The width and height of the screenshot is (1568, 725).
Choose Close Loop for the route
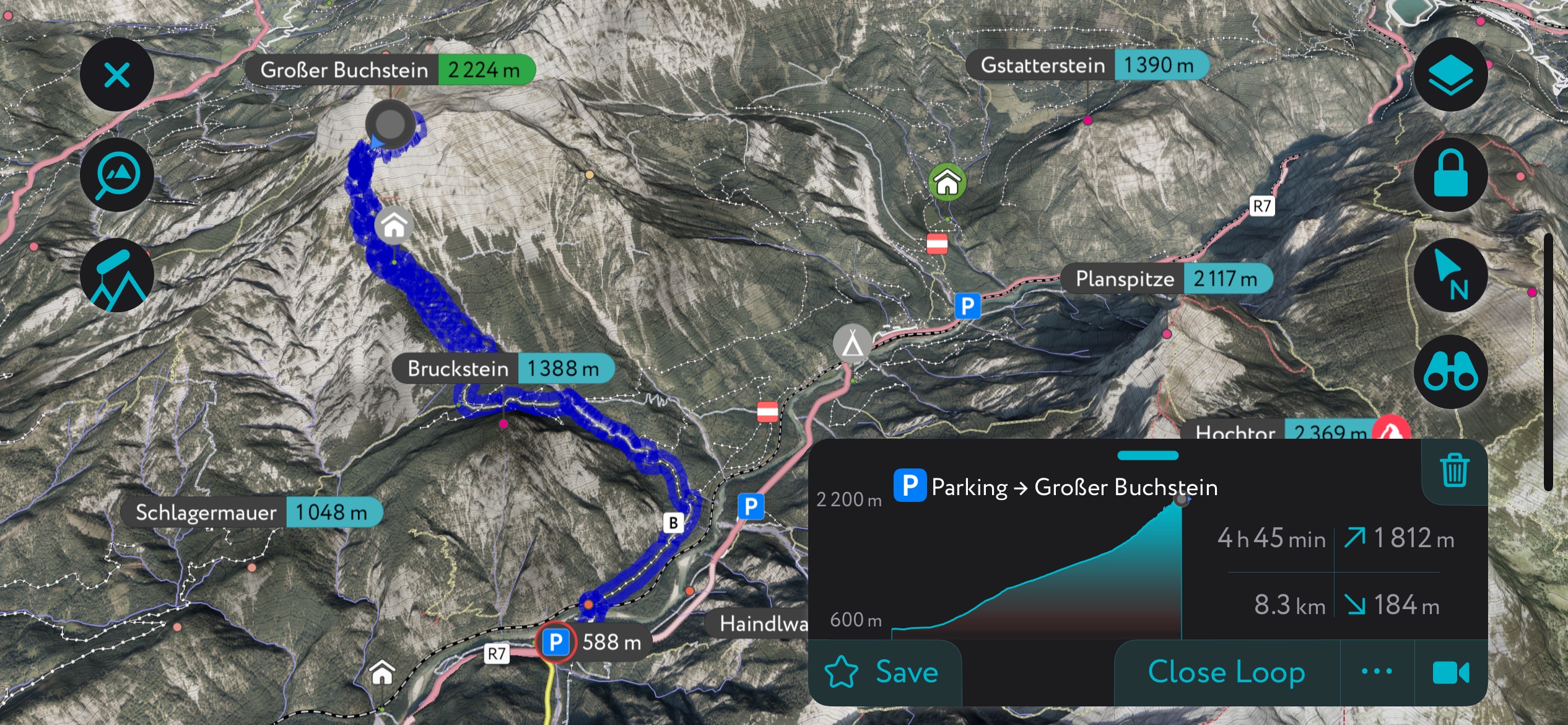(1226, 672)
